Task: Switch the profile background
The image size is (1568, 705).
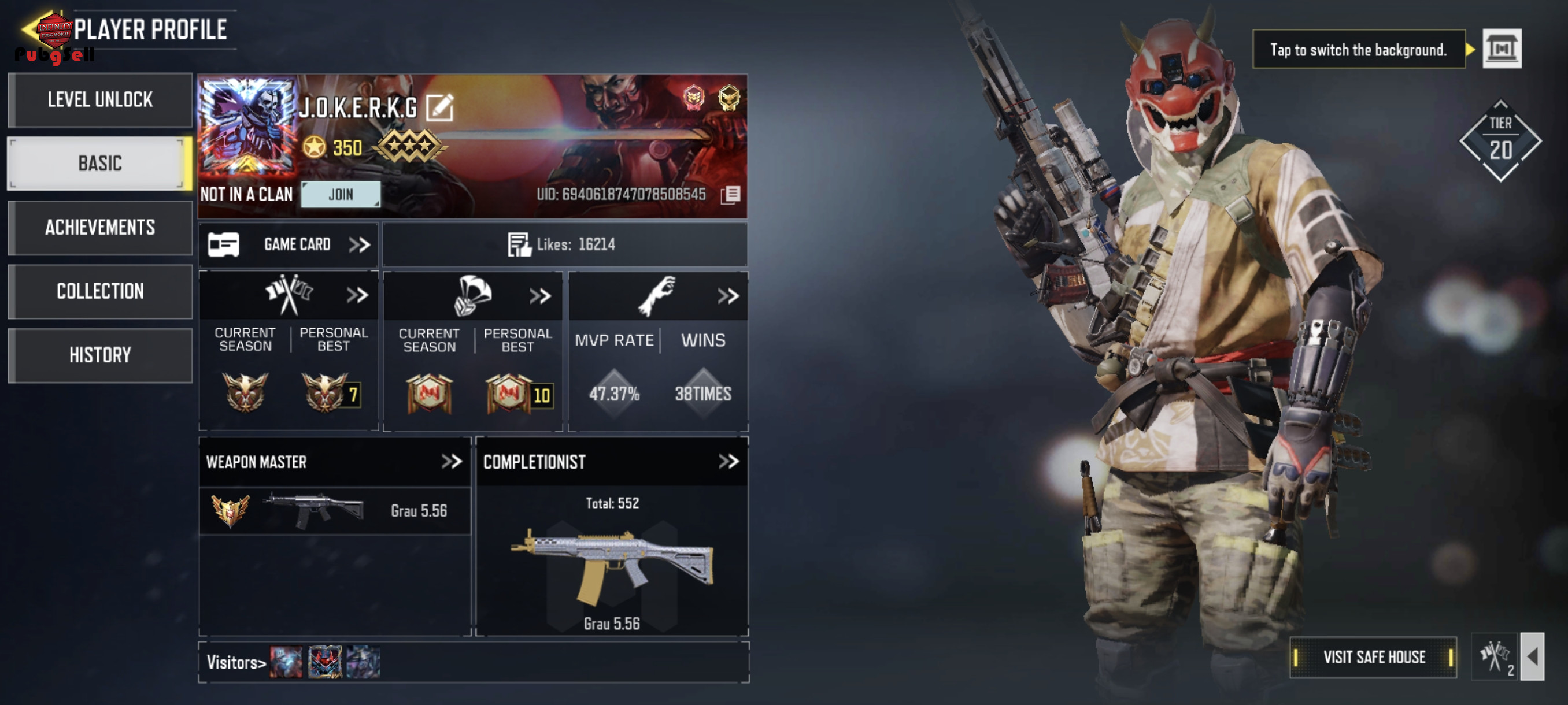Action: coord(1501,49)
